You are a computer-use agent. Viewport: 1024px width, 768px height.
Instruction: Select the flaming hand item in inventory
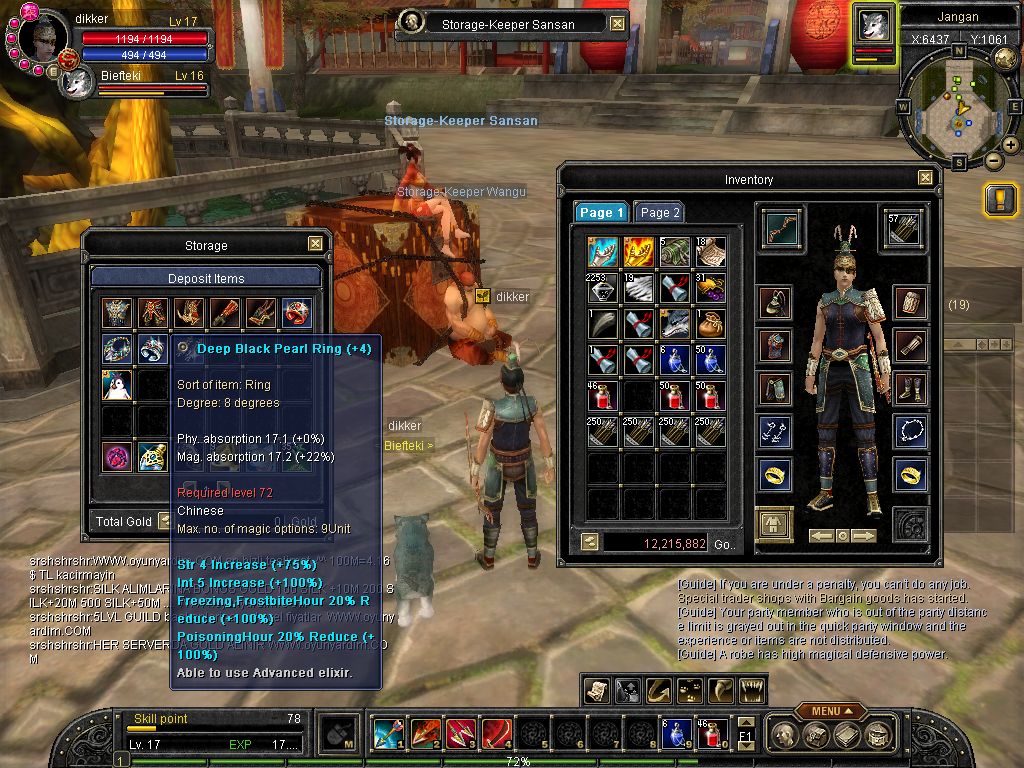pos(638,252)
